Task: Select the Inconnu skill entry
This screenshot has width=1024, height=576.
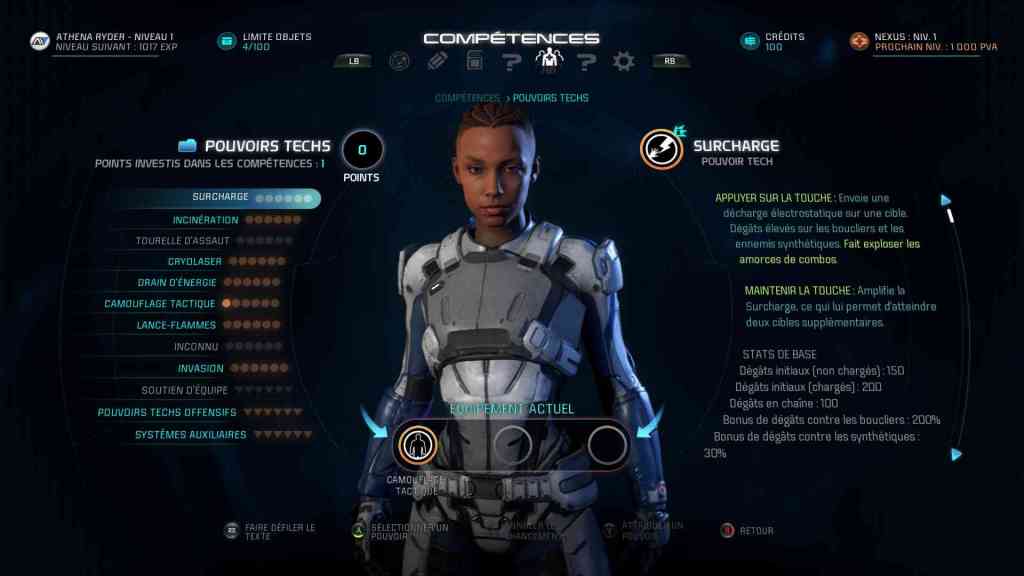Action: click(196, 346)
